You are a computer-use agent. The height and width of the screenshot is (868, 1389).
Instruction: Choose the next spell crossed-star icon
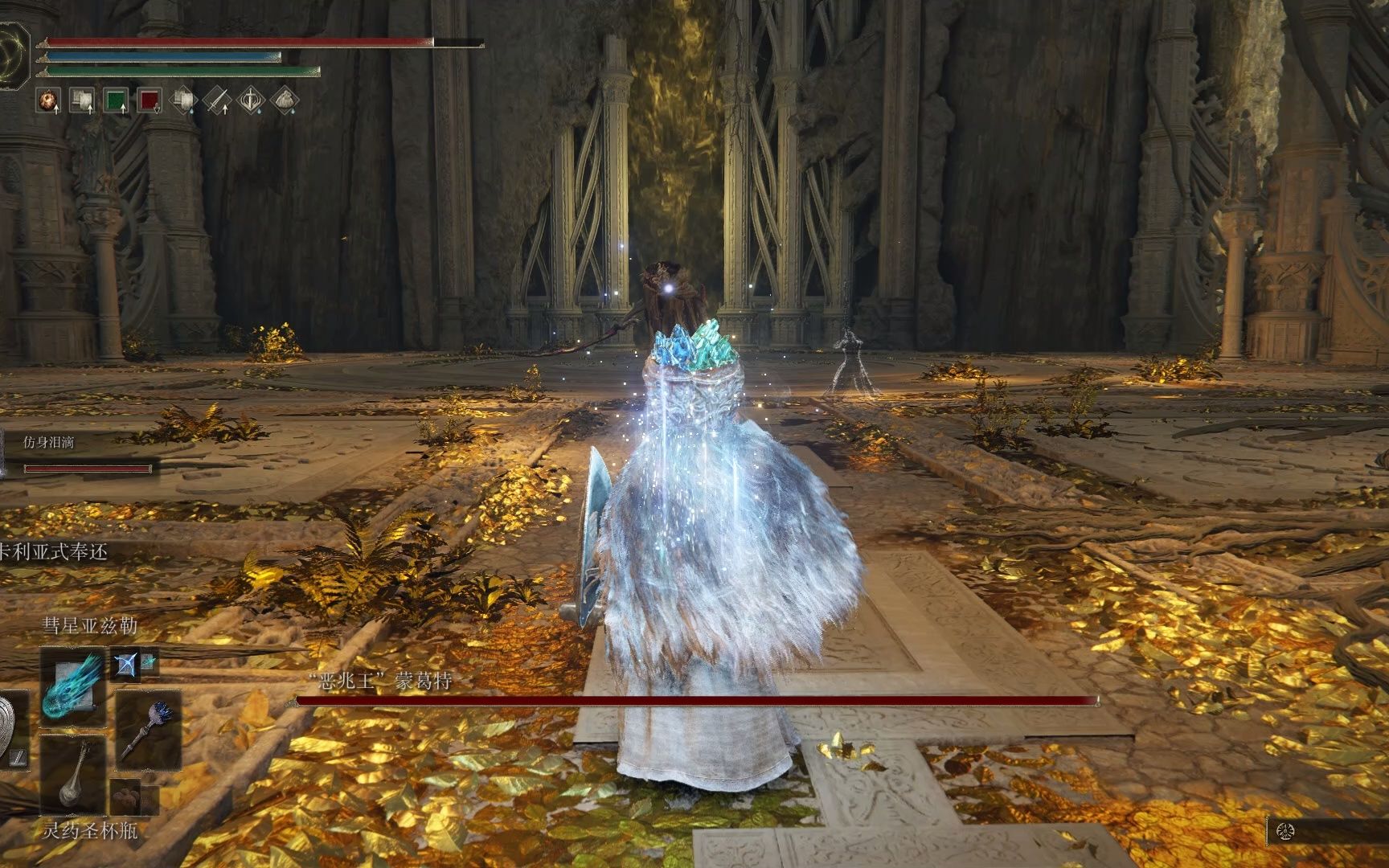125,663
